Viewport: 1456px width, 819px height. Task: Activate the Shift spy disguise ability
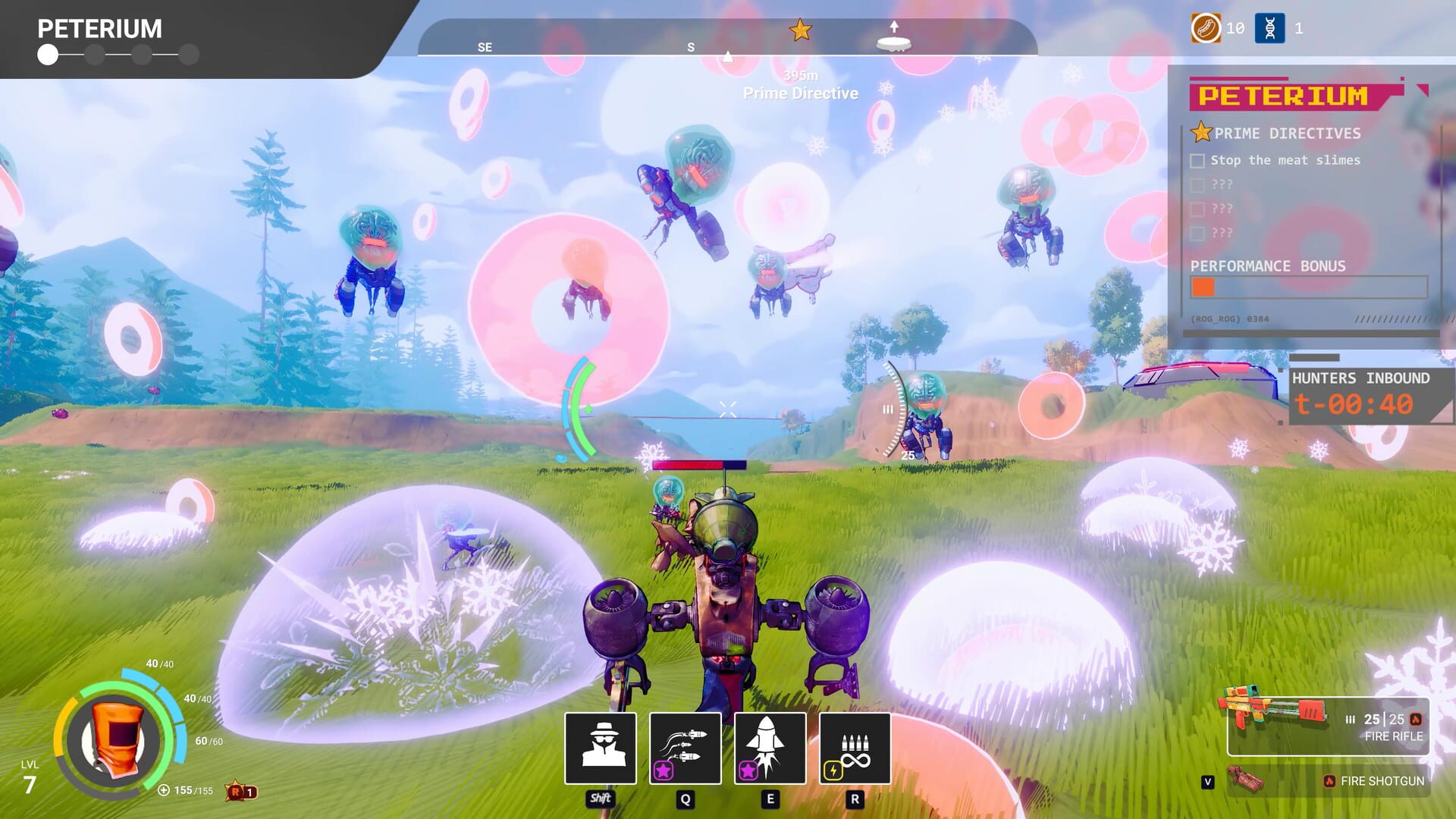[601, 749]
